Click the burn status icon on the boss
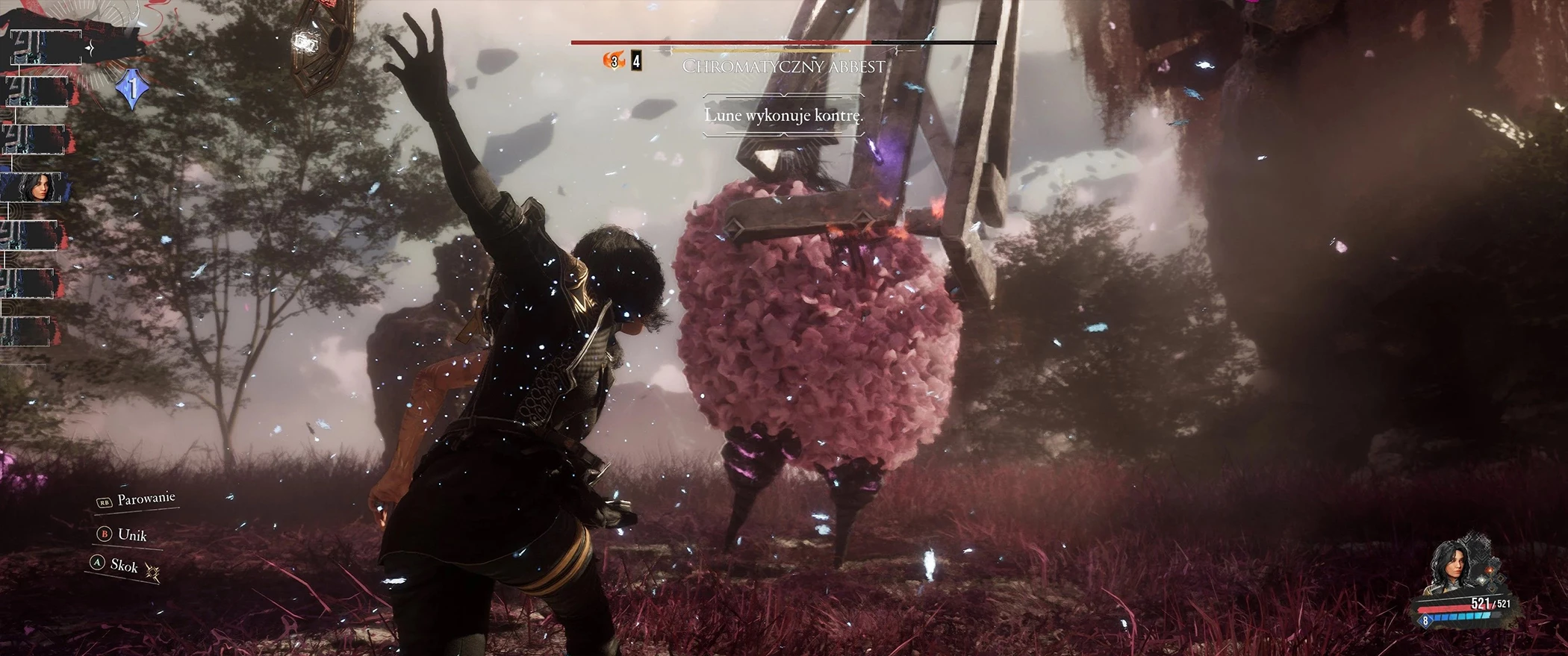This screenshot has height=656, width=1568. click(613, 61)
